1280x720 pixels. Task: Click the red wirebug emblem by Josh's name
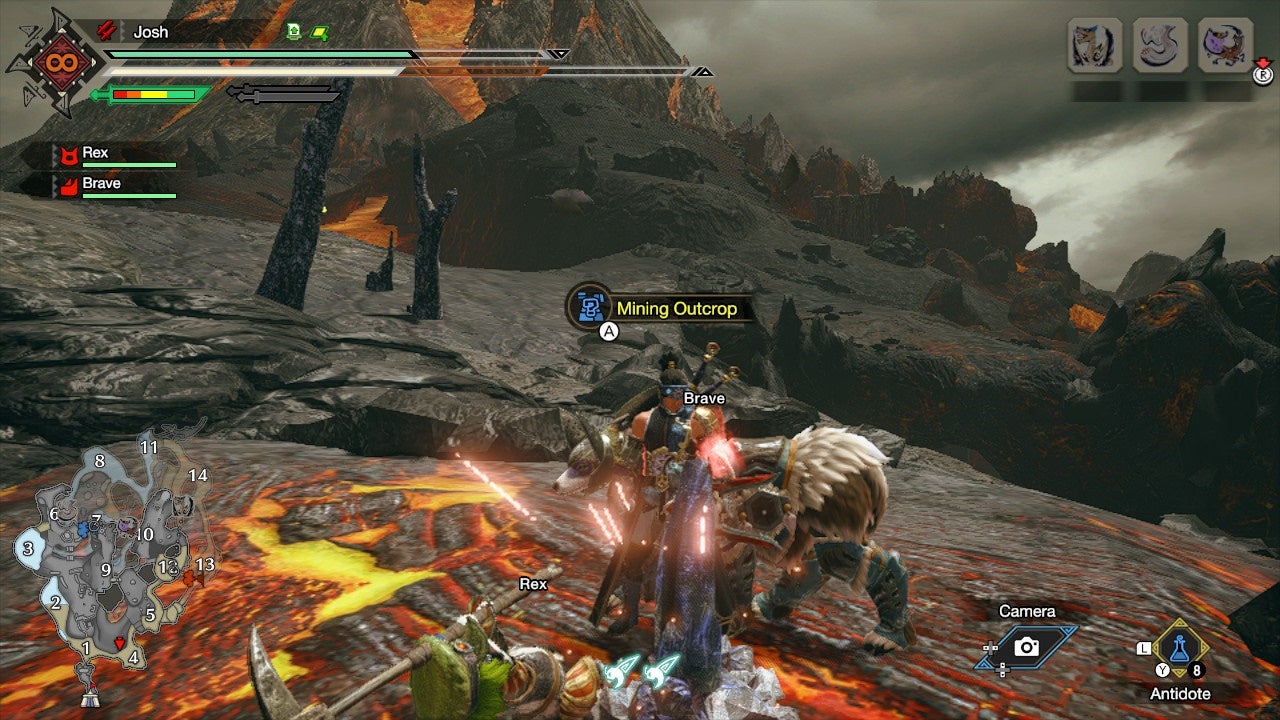106,32
